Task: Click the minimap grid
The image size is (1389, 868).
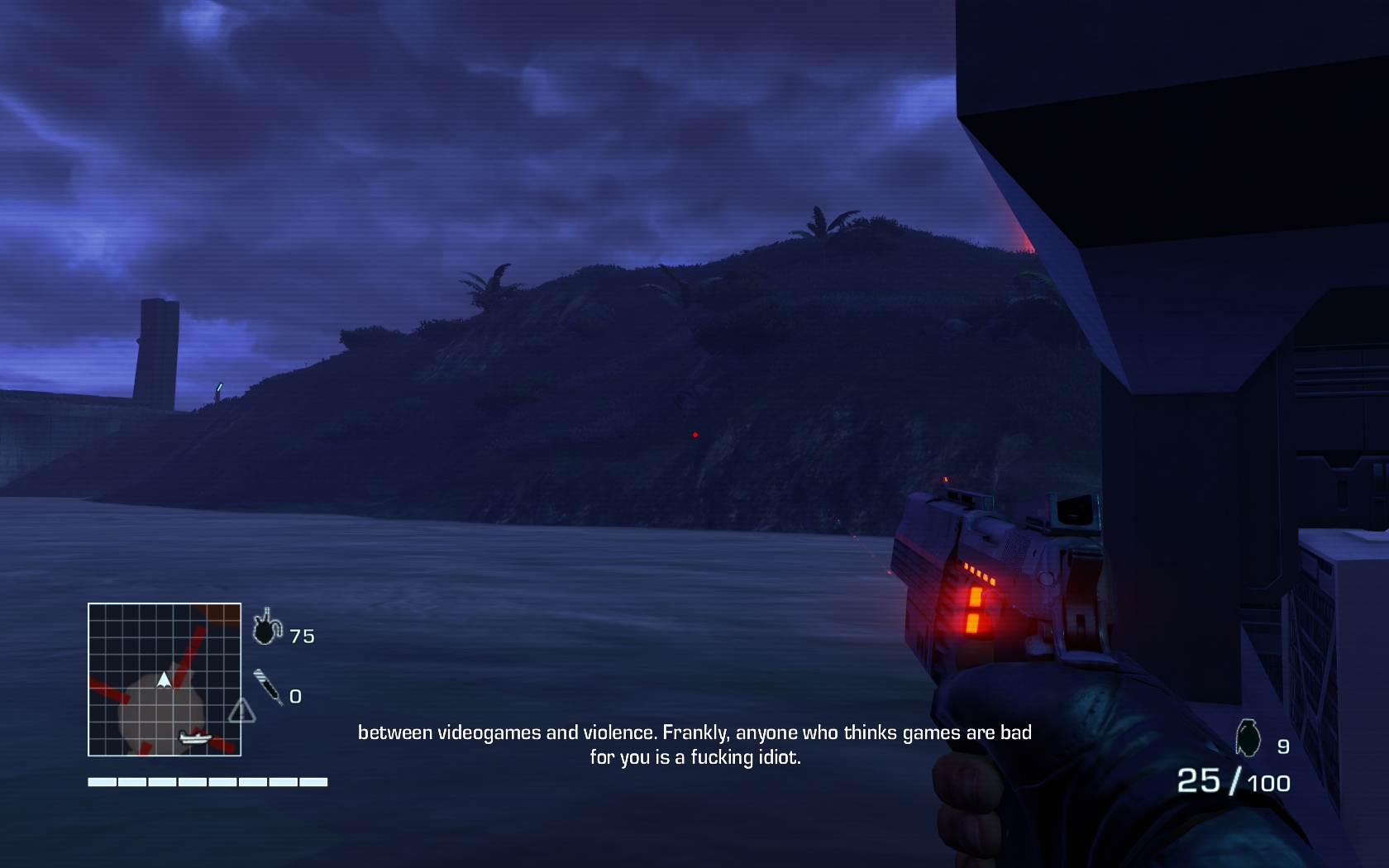Action: pos(165,680)
